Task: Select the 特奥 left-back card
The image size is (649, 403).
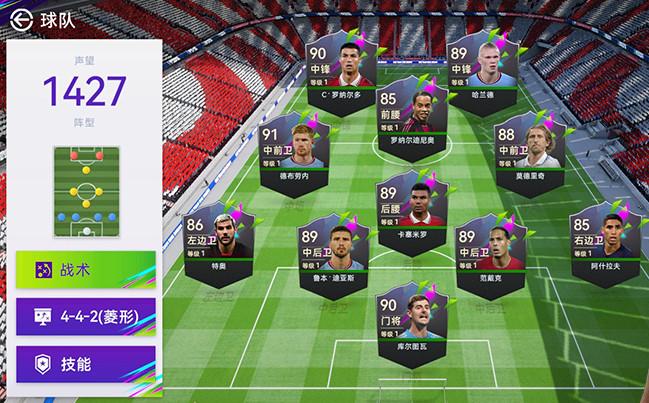Action: click(x=214, y=236)
